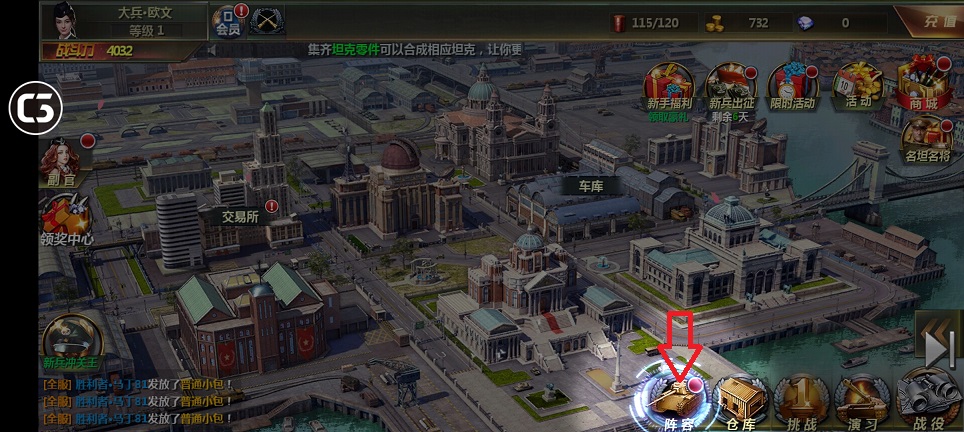Screen dimensions: 964x432
Task: Click the crossed-rifles icon beside 会员
Action: pos(266,19)
